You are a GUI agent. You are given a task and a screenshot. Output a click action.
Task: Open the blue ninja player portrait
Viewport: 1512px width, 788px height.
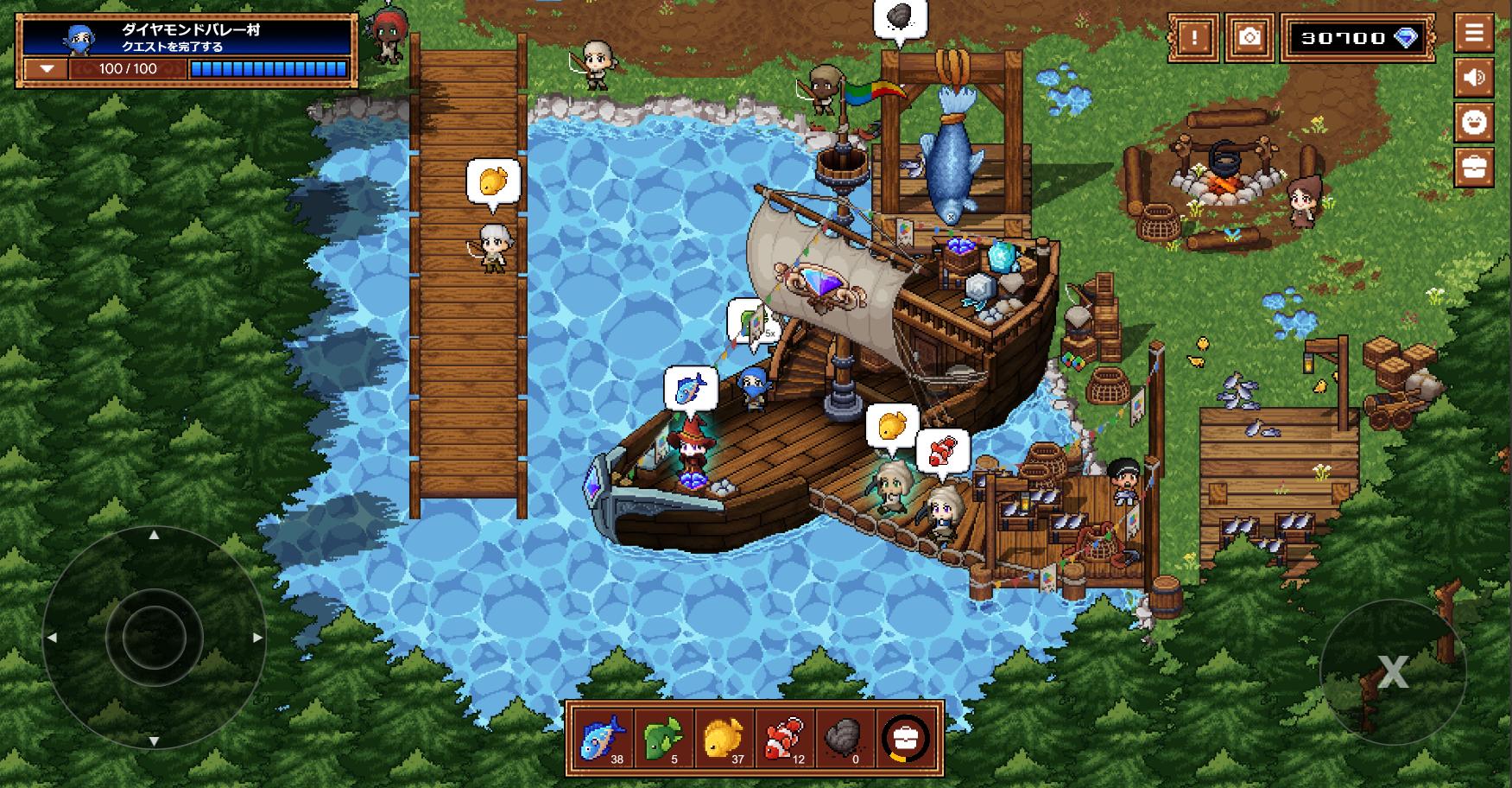80,38
